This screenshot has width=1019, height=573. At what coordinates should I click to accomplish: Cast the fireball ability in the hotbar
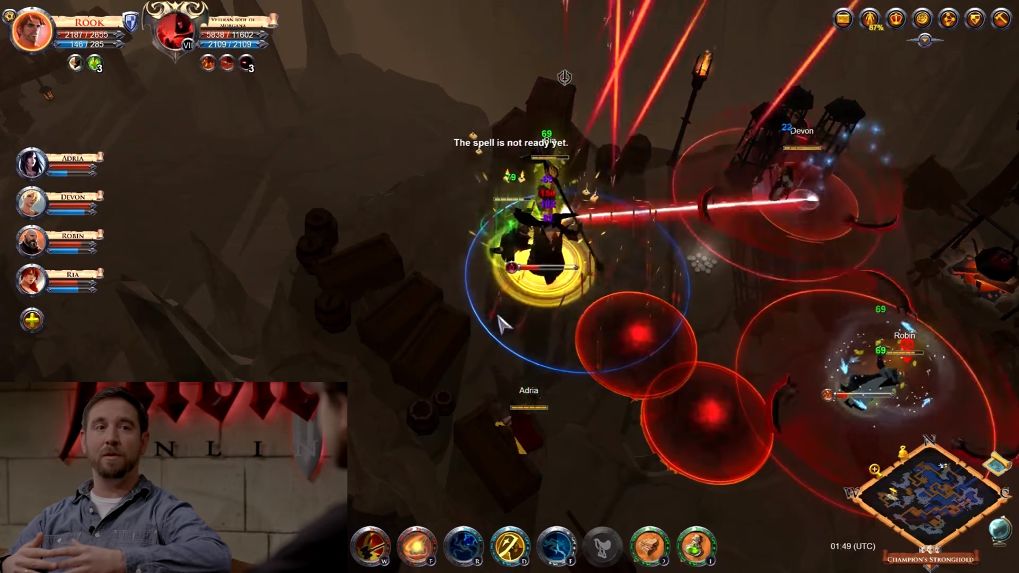pyautogui.click(x=417, y=546)
